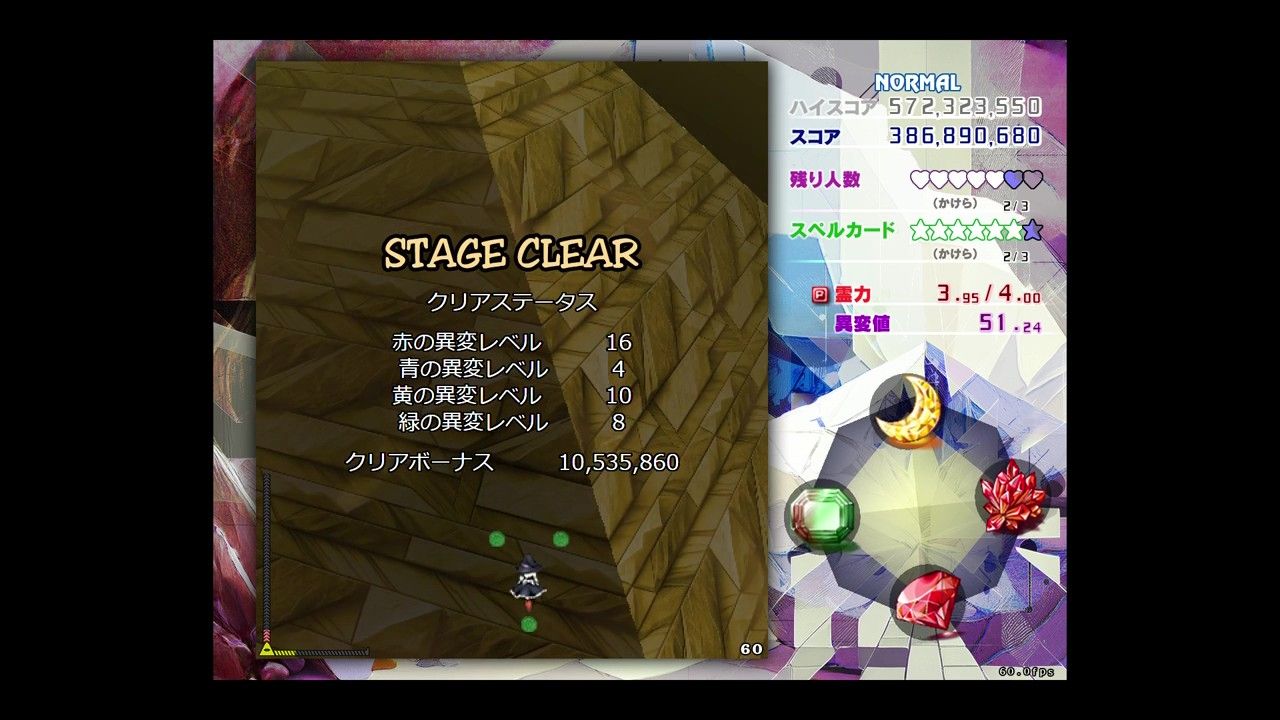Image resolution: width=1280 pixels, height=720 pixels.
Task: Select the golden crescent moon icon
Action: point(907,409)
